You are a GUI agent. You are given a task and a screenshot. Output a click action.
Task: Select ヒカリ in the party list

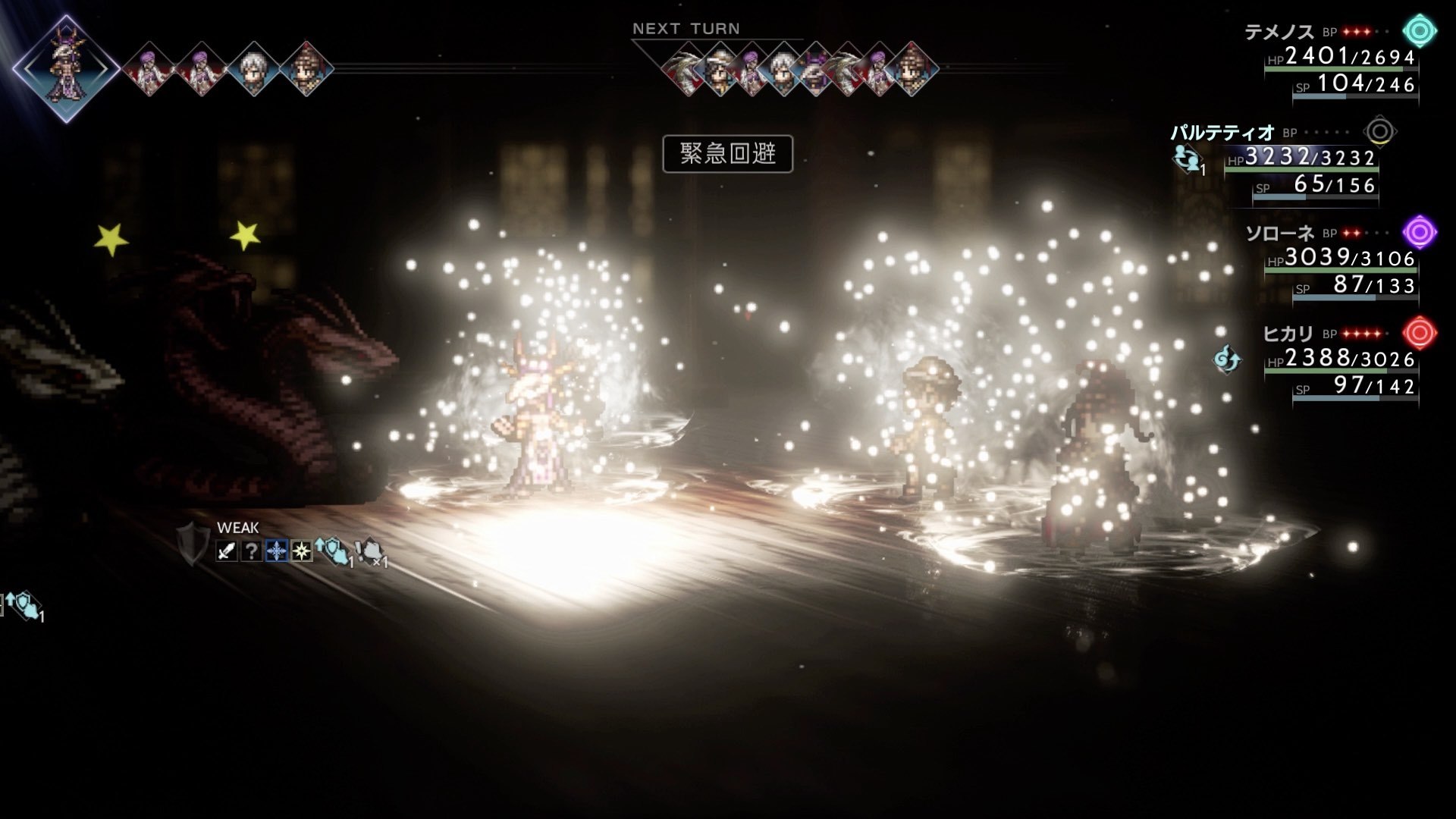click(1288, 334)
